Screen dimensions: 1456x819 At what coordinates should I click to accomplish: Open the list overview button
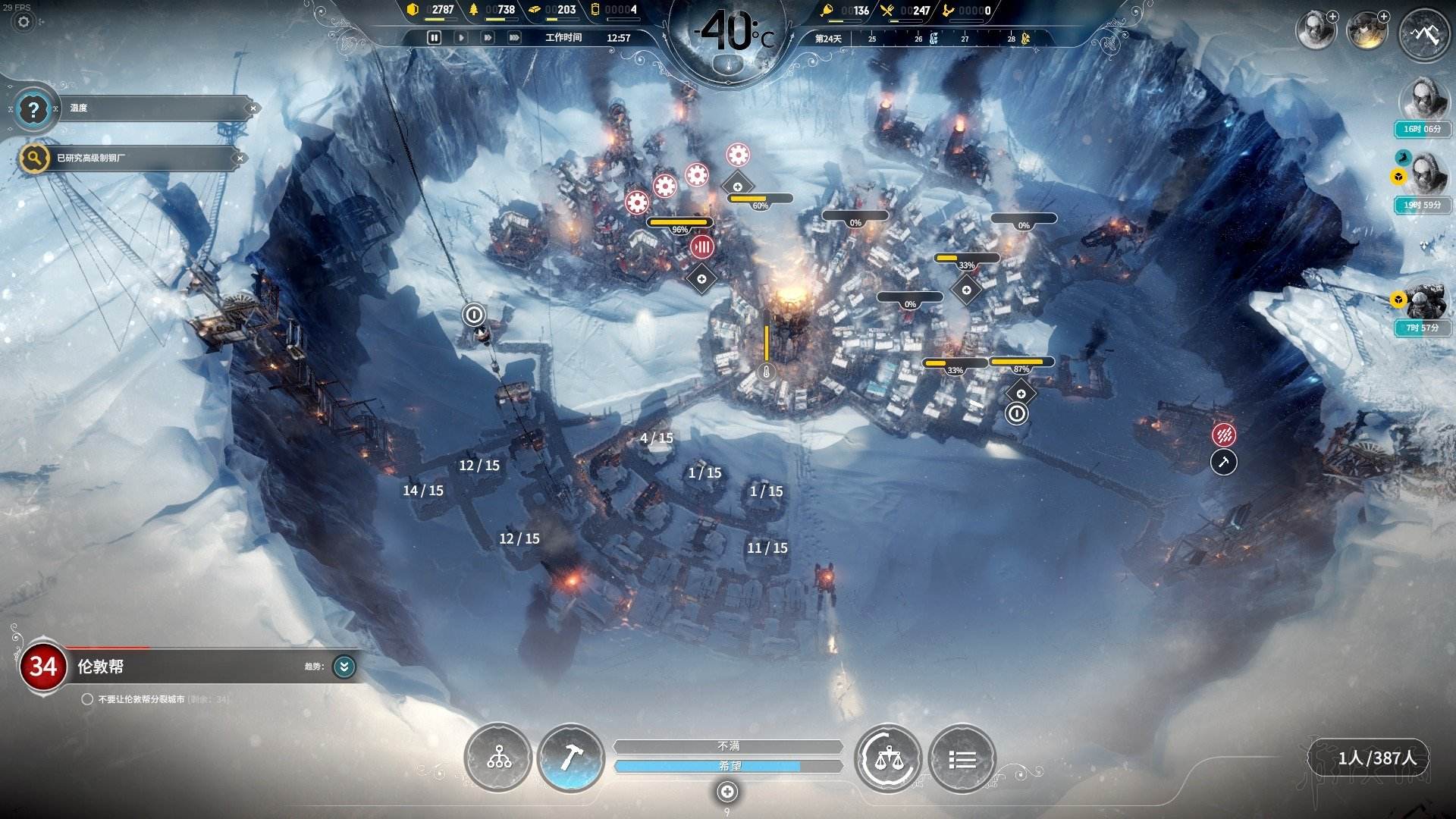(962, 758)
